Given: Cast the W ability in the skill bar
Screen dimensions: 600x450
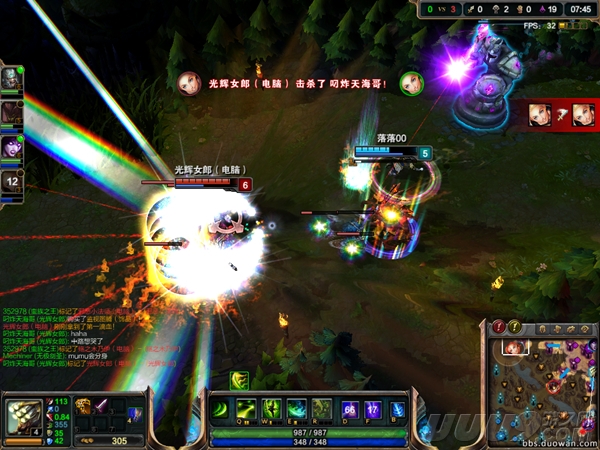Looking at the screenshot, I should tap(271, 410).
